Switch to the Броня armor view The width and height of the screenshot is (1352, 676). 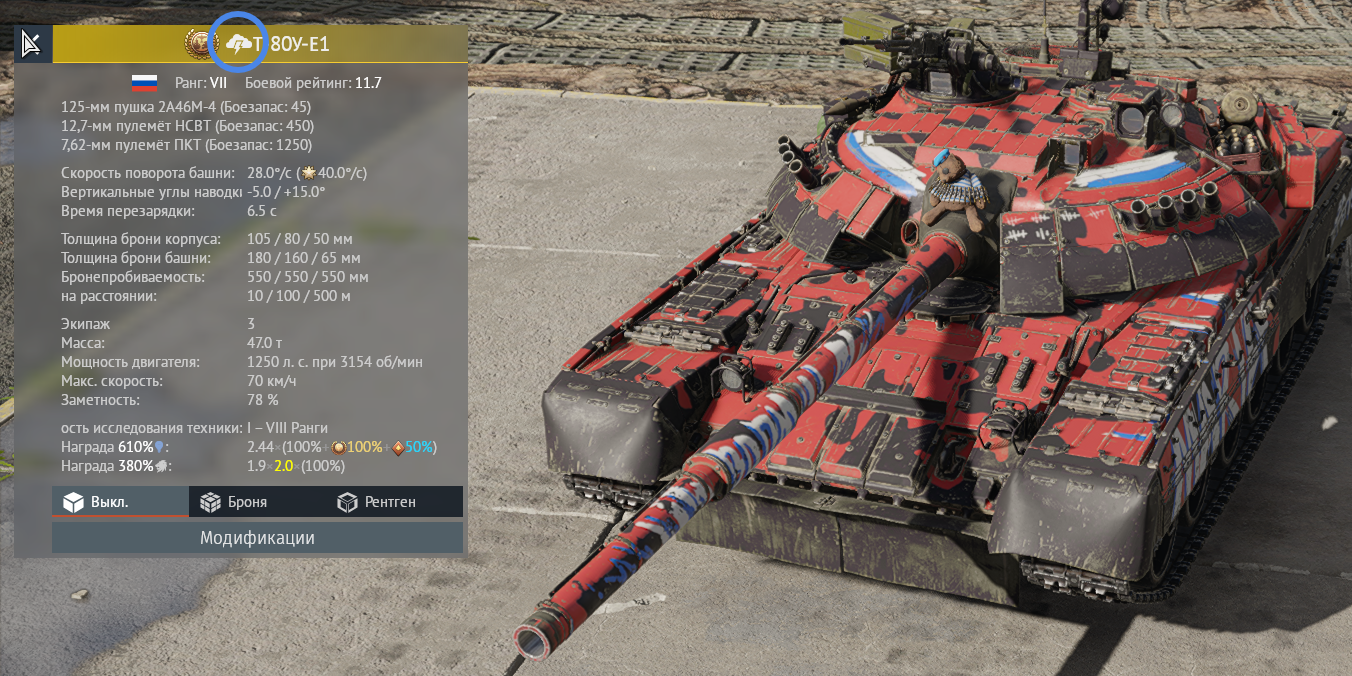pyautogui.click(x=234, y=502)
